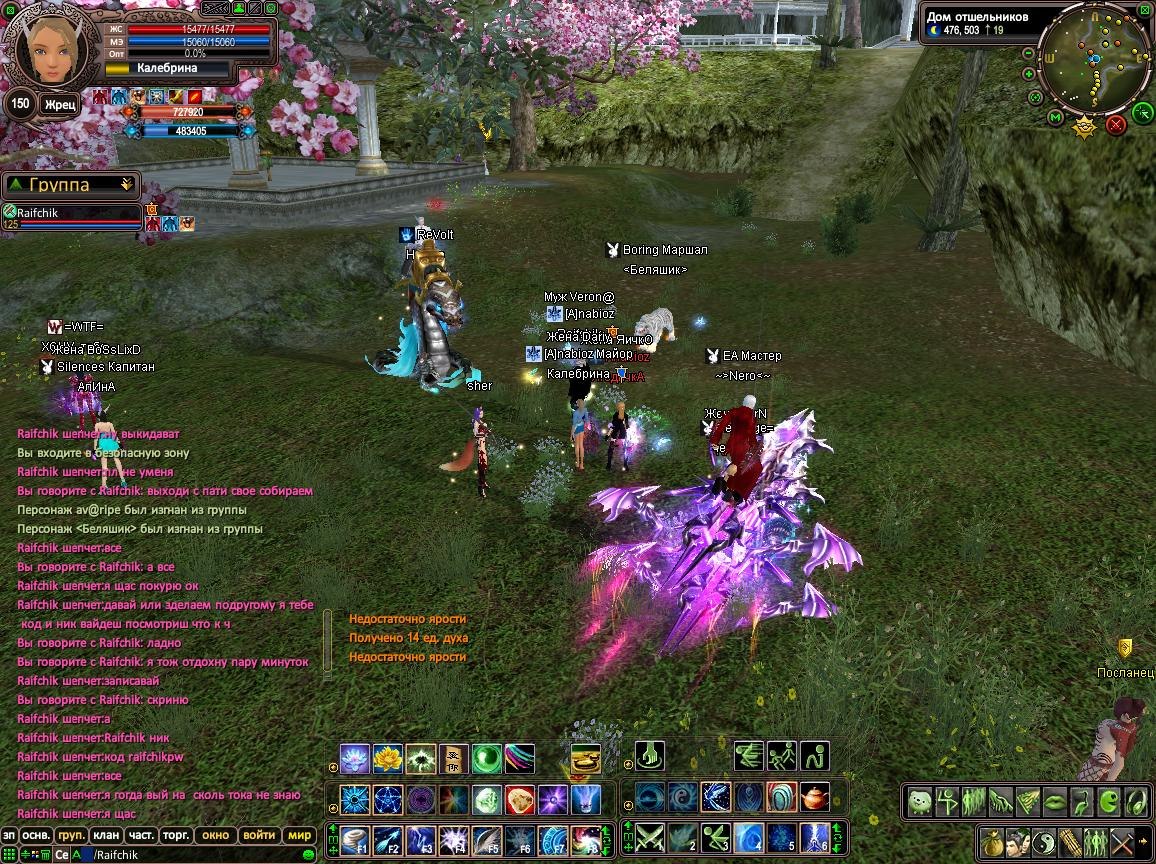Switch to the 'клан' chat tab
This screenshot has width=1156, height=864.
(105, 835)
